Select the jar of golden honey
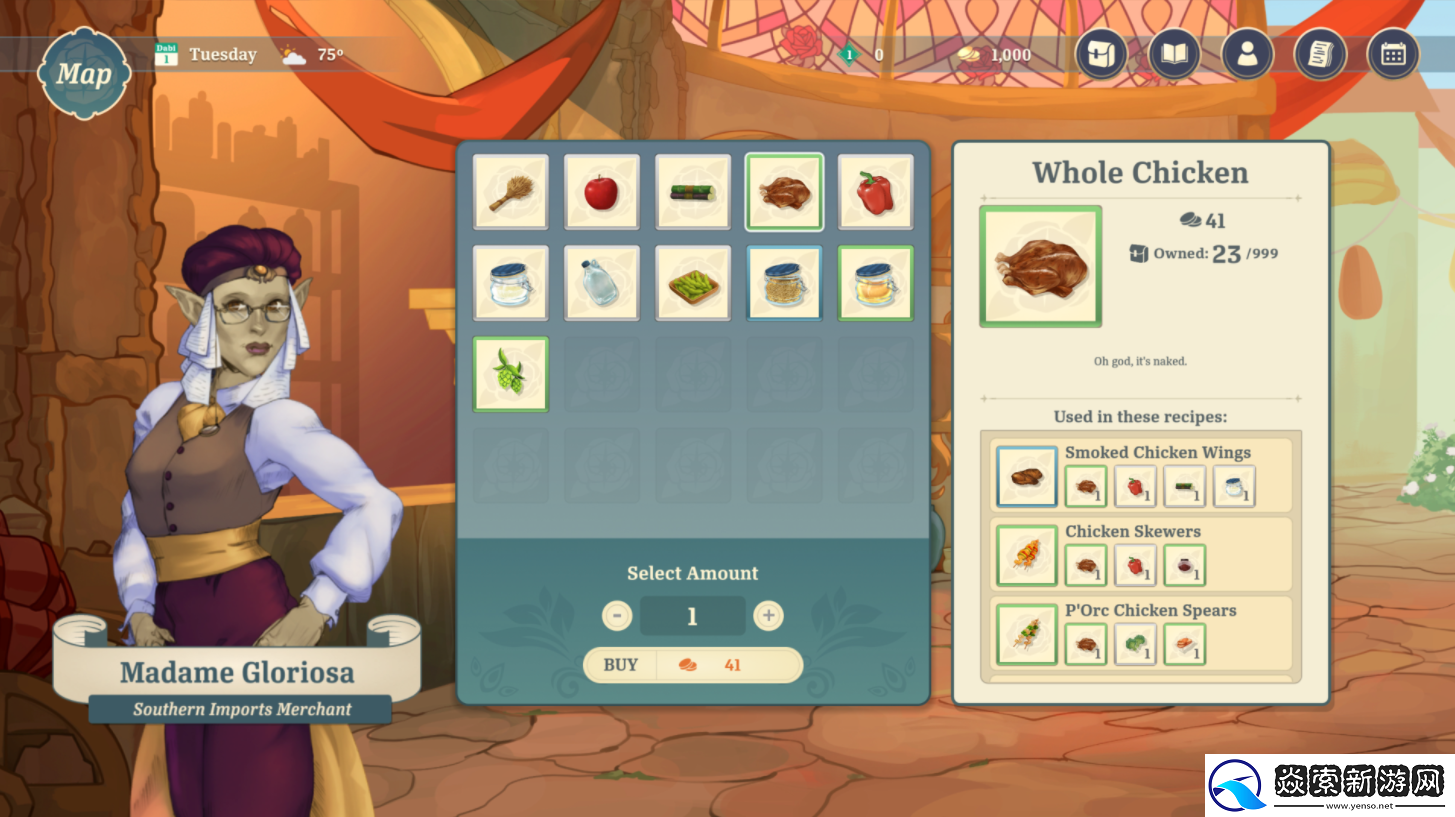The width and height of the screenshot is (1455, 817). [875, 283]
